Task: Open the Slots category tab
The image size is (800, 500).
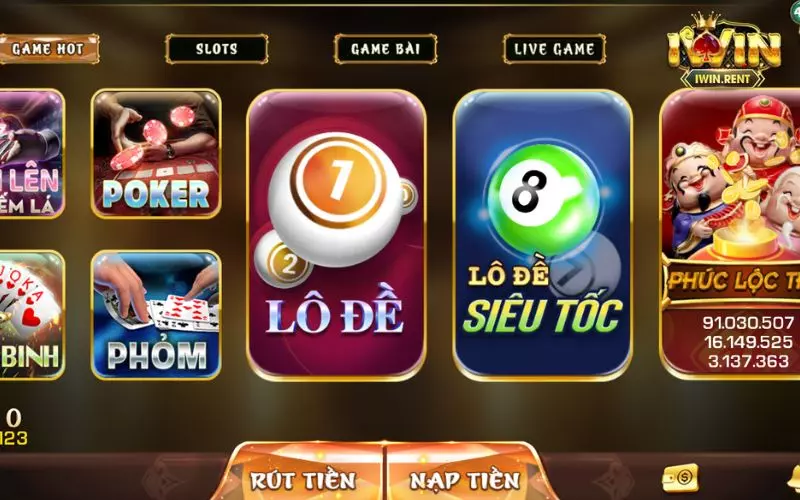Action: [216, 48]
